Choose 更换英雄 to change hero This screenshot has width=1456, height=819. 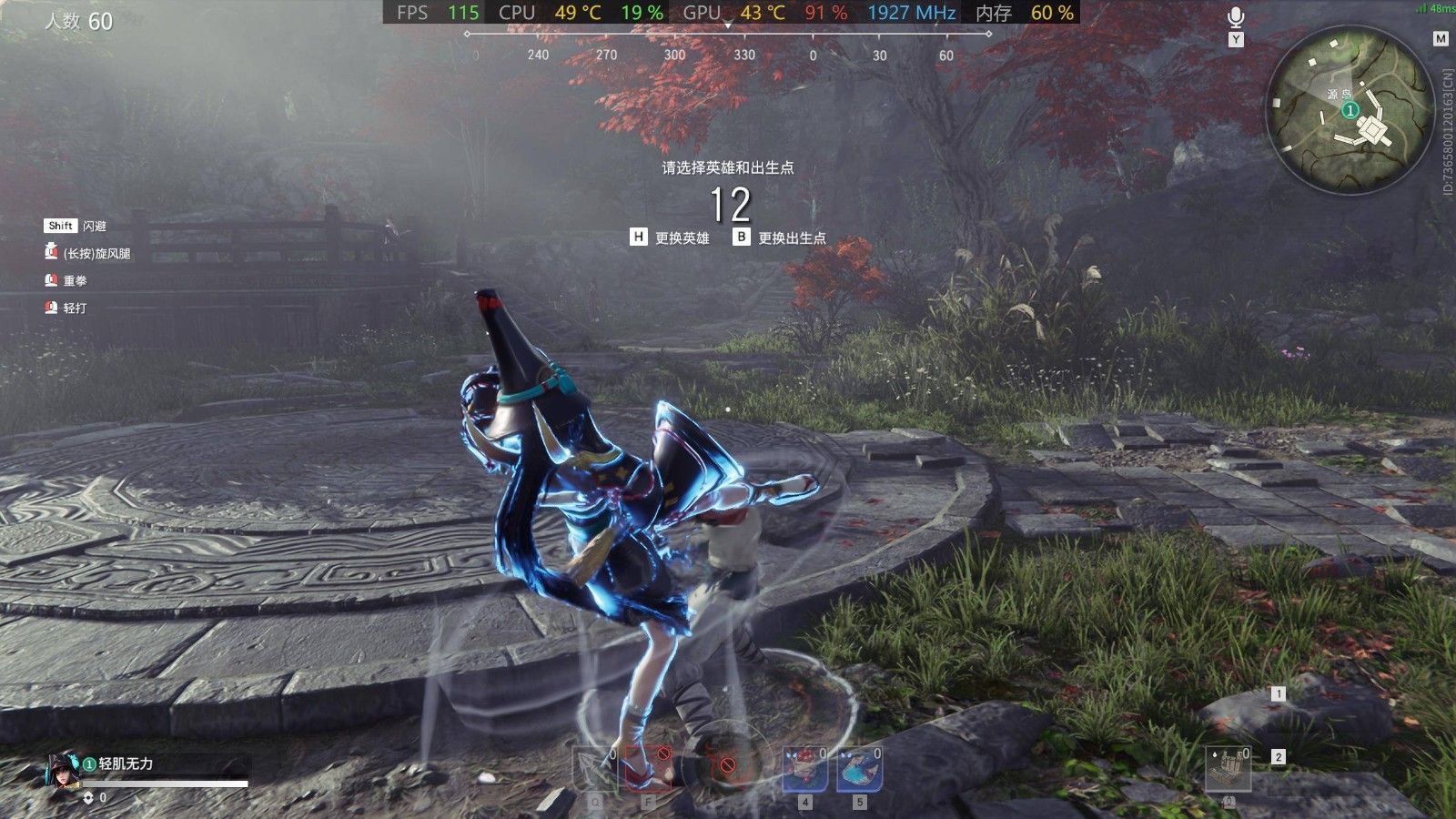(x=671, y=238)
